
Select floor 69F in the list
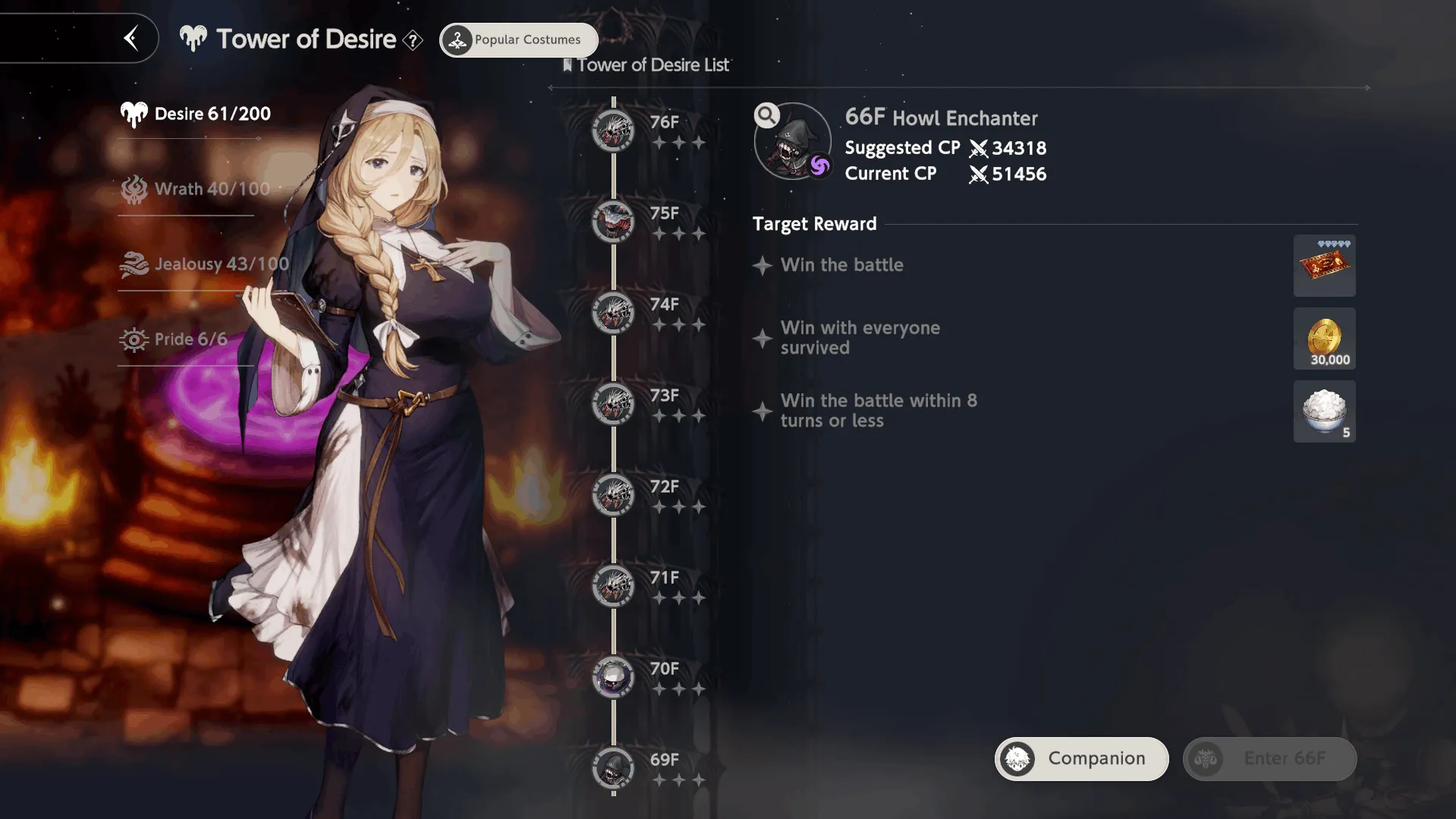(x=613, y=768)
